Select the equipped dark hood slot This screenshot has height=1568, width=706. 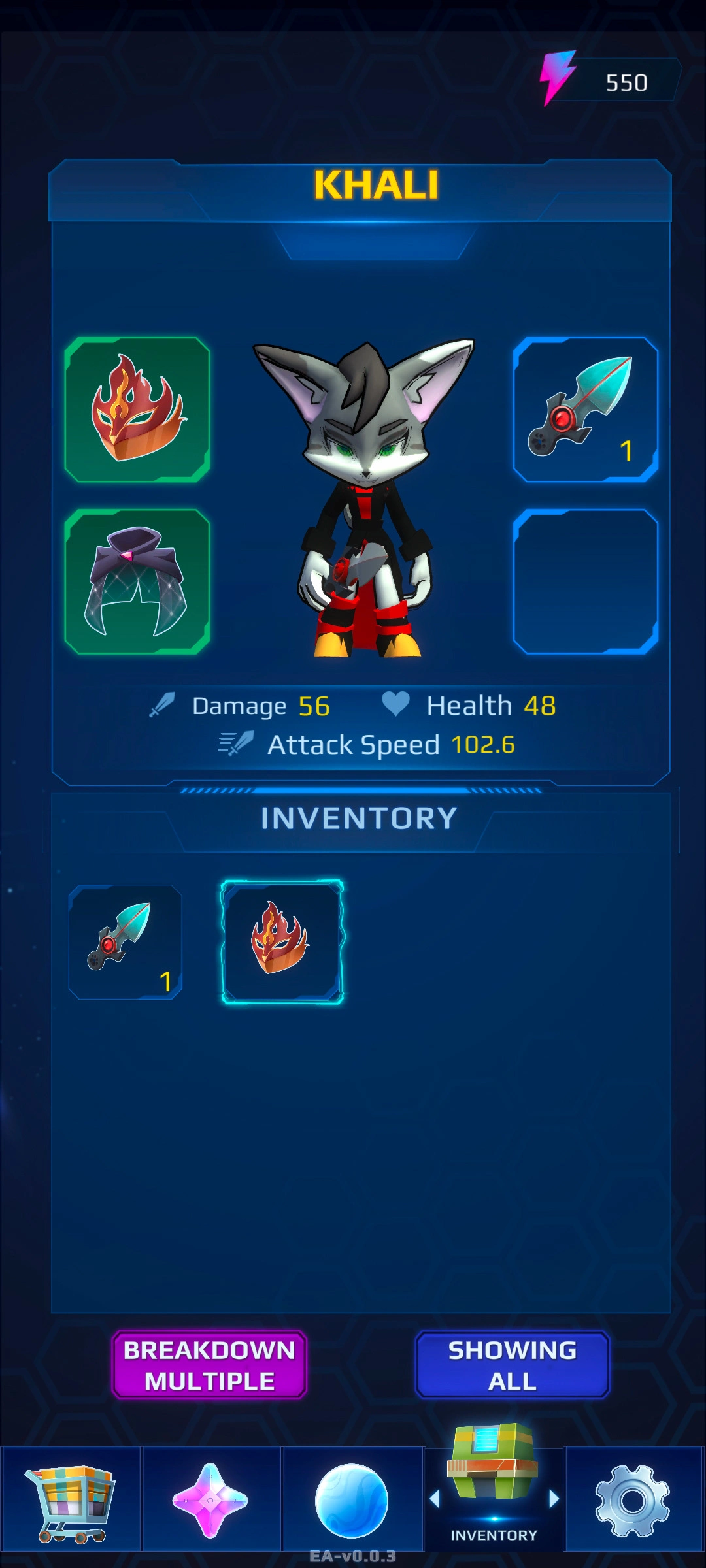pyautogui.click(x=137, y=581)
